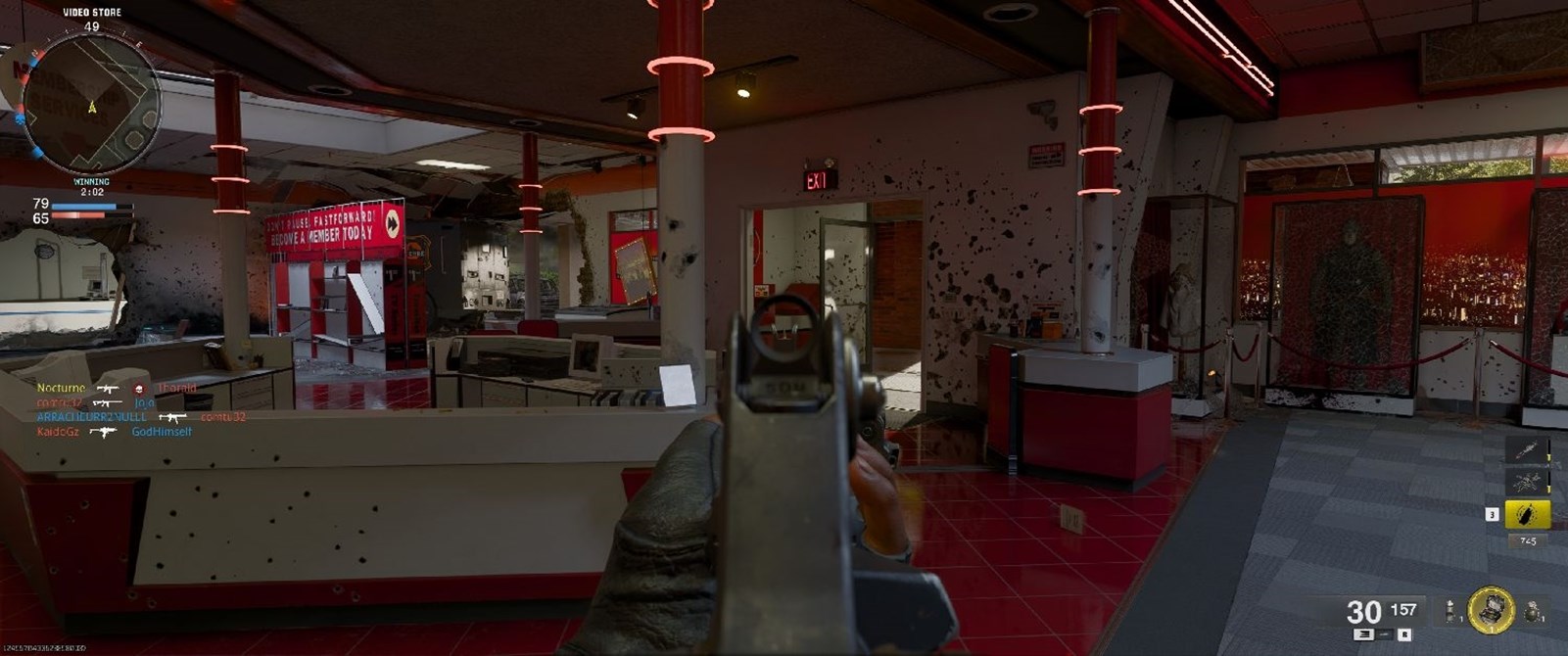This screenshot has width=1568, height=656.
Task: Select the missile scorestreak icon
Action: [x=1527, y=449]
